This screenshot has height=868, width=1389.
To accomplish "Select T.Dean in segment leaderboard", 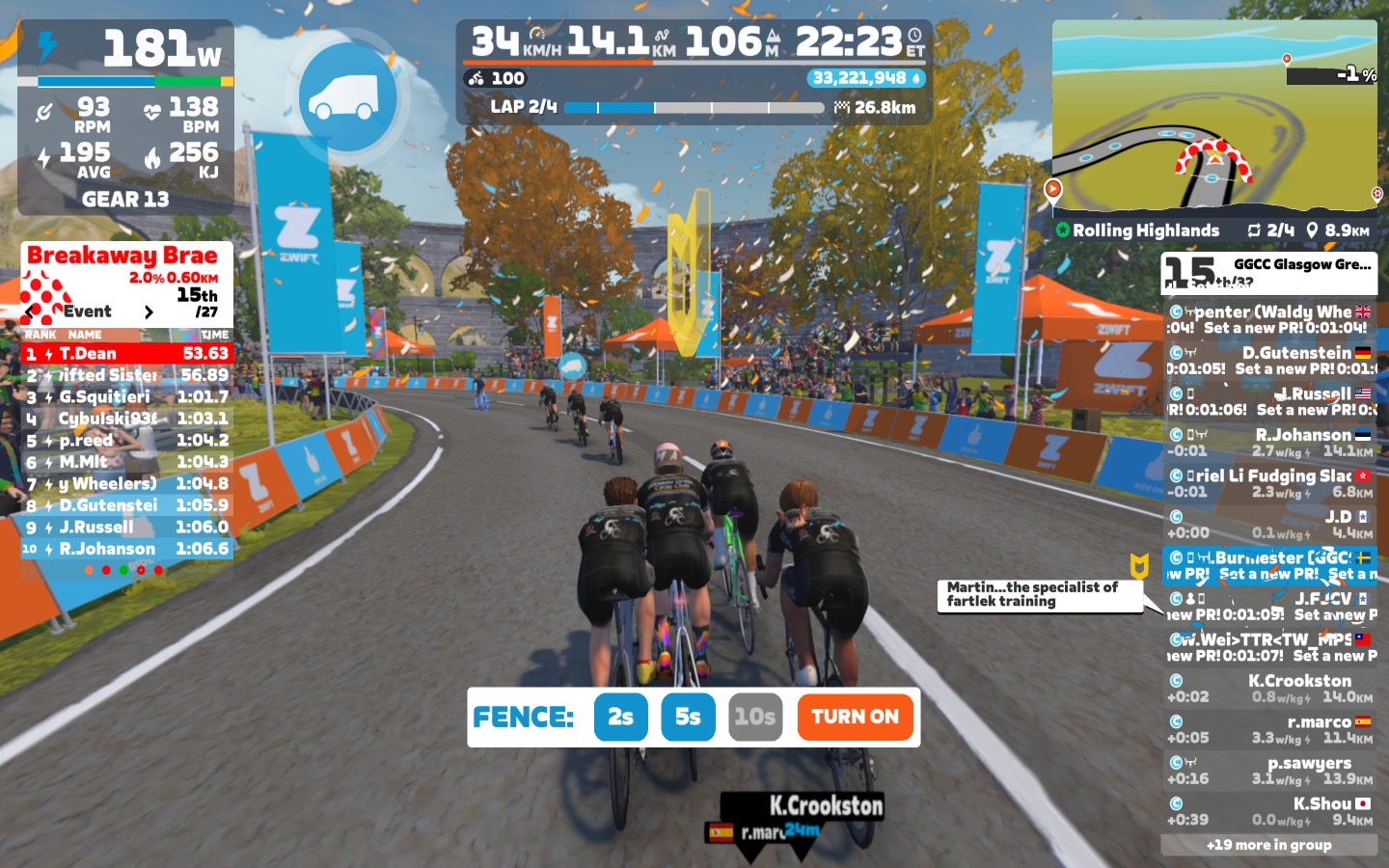I will point(126,354).
